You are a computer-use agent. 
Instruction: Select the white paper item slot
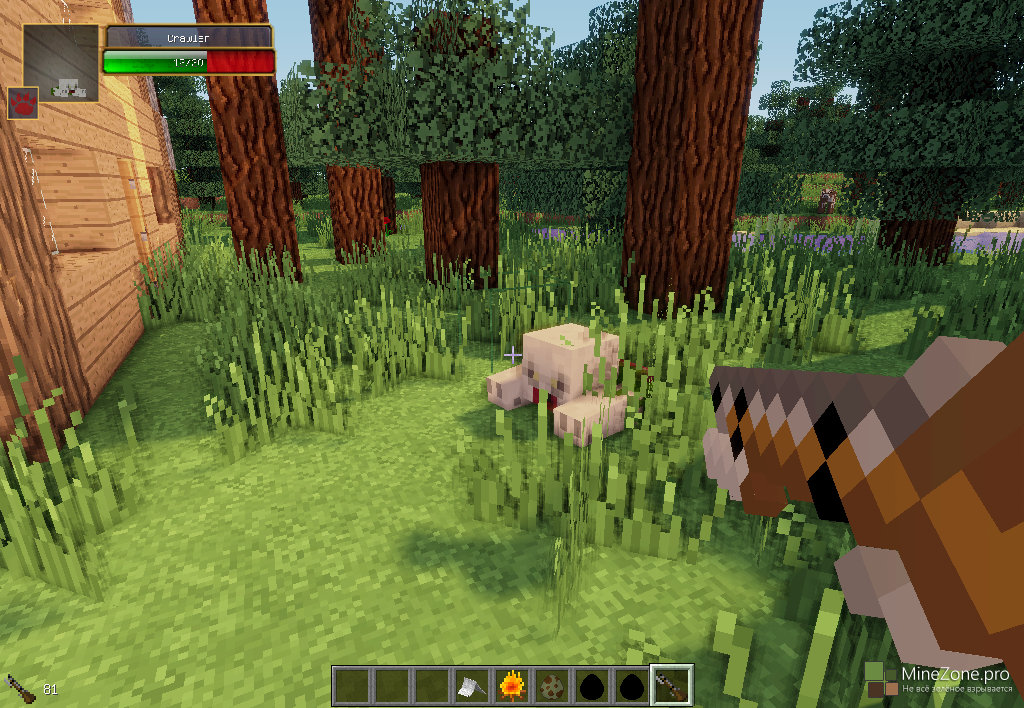(x=472, y=686)
